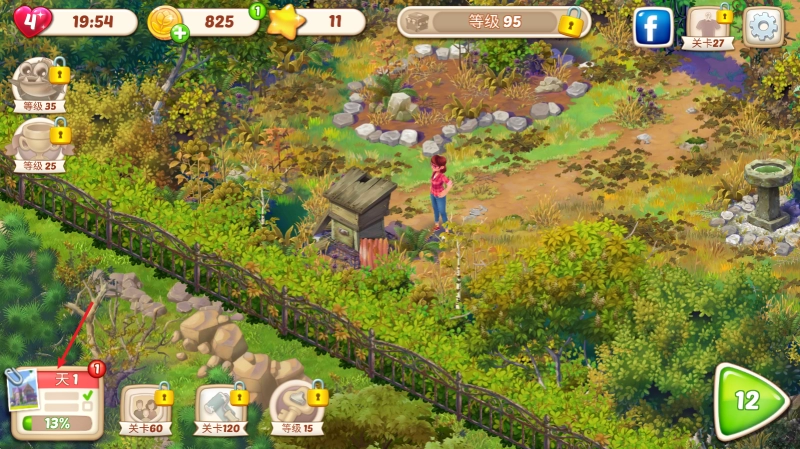The image size is (800, 449).
Task: Open the settings gear menu
Action: pyautogui.click(x=764, y=26)
